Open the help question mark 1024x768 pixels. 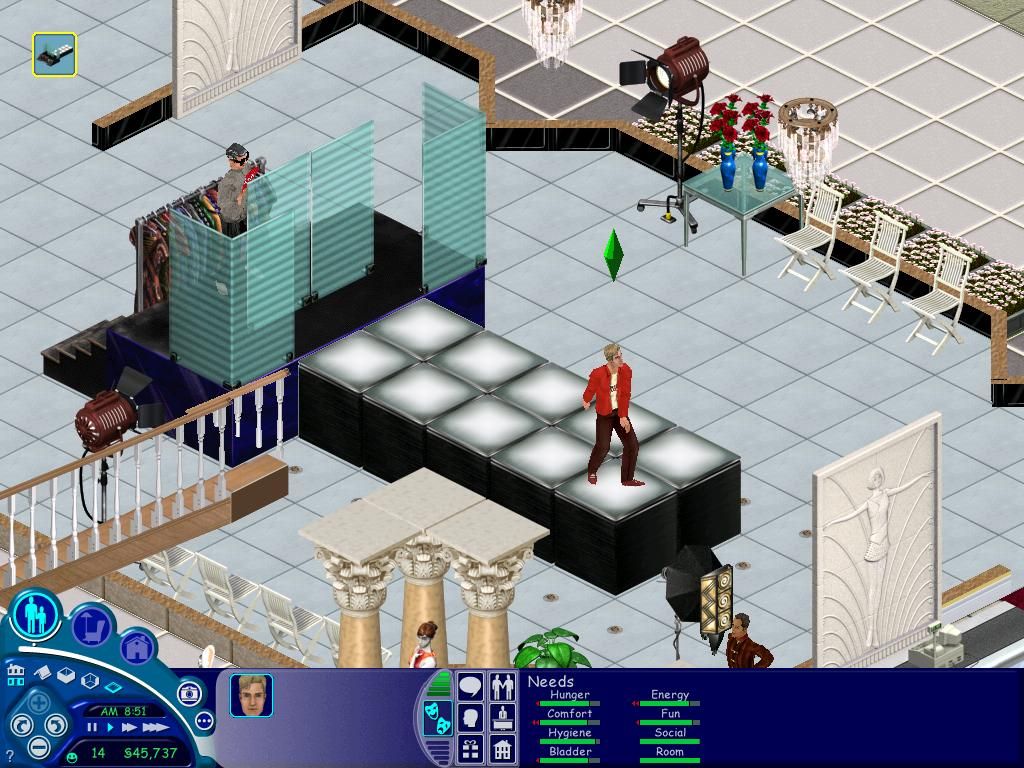point(9,758)
